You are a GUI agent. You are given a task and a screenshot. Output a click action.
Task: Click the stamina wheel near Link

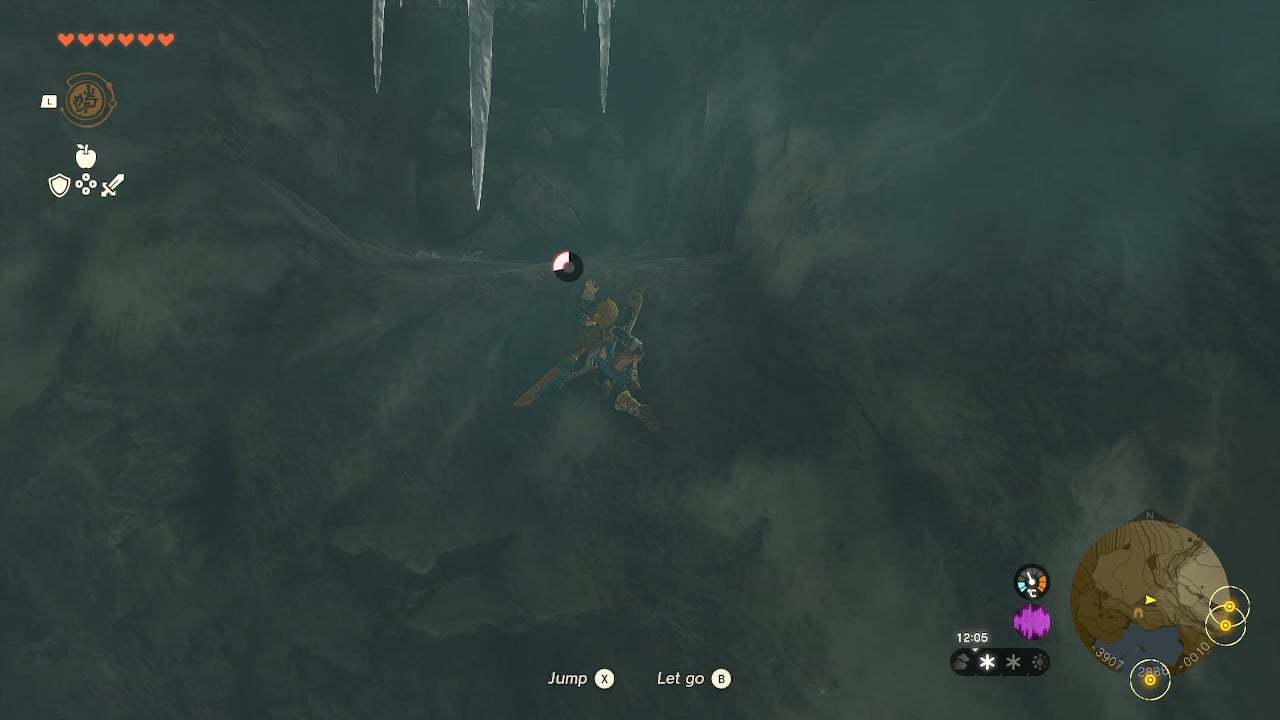click(x=567, y=267)
